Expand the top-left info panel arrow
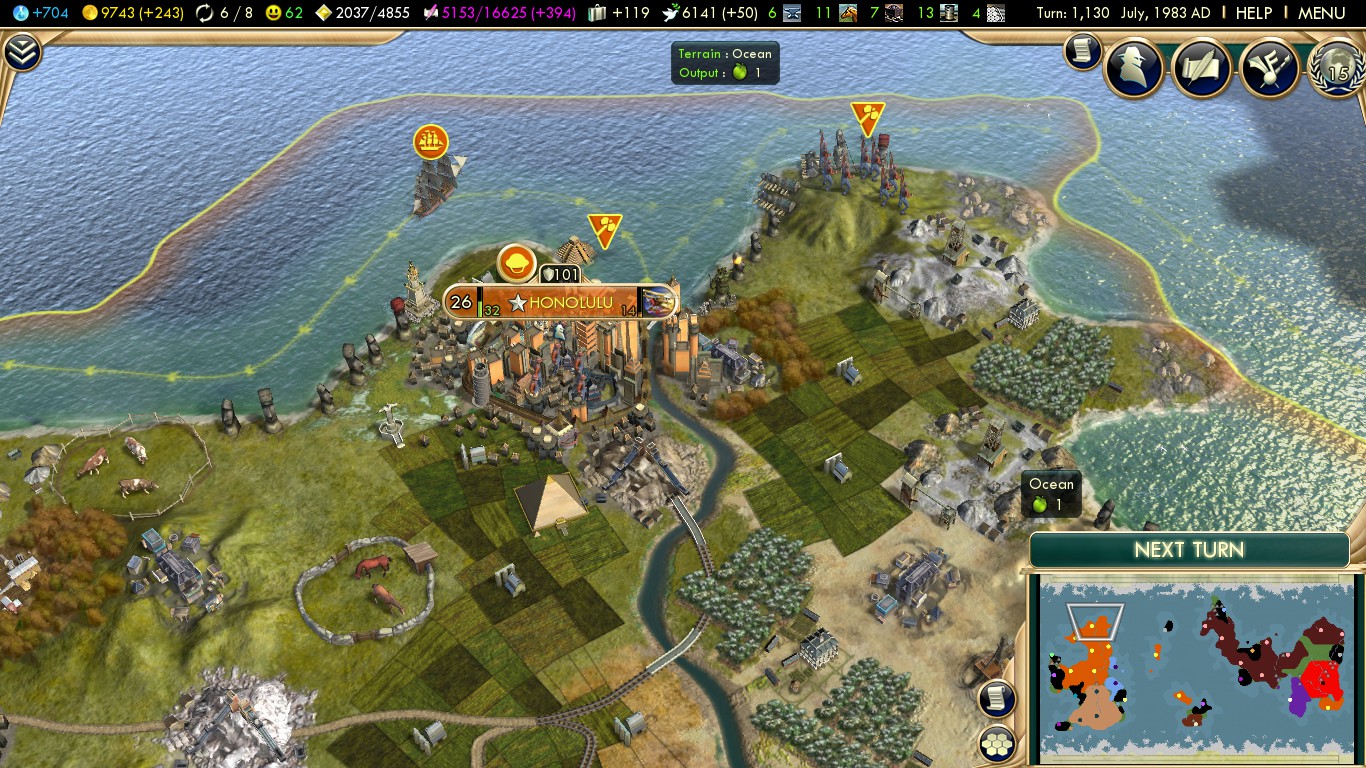The image size is (1366, 768). (x=21, y=53)
